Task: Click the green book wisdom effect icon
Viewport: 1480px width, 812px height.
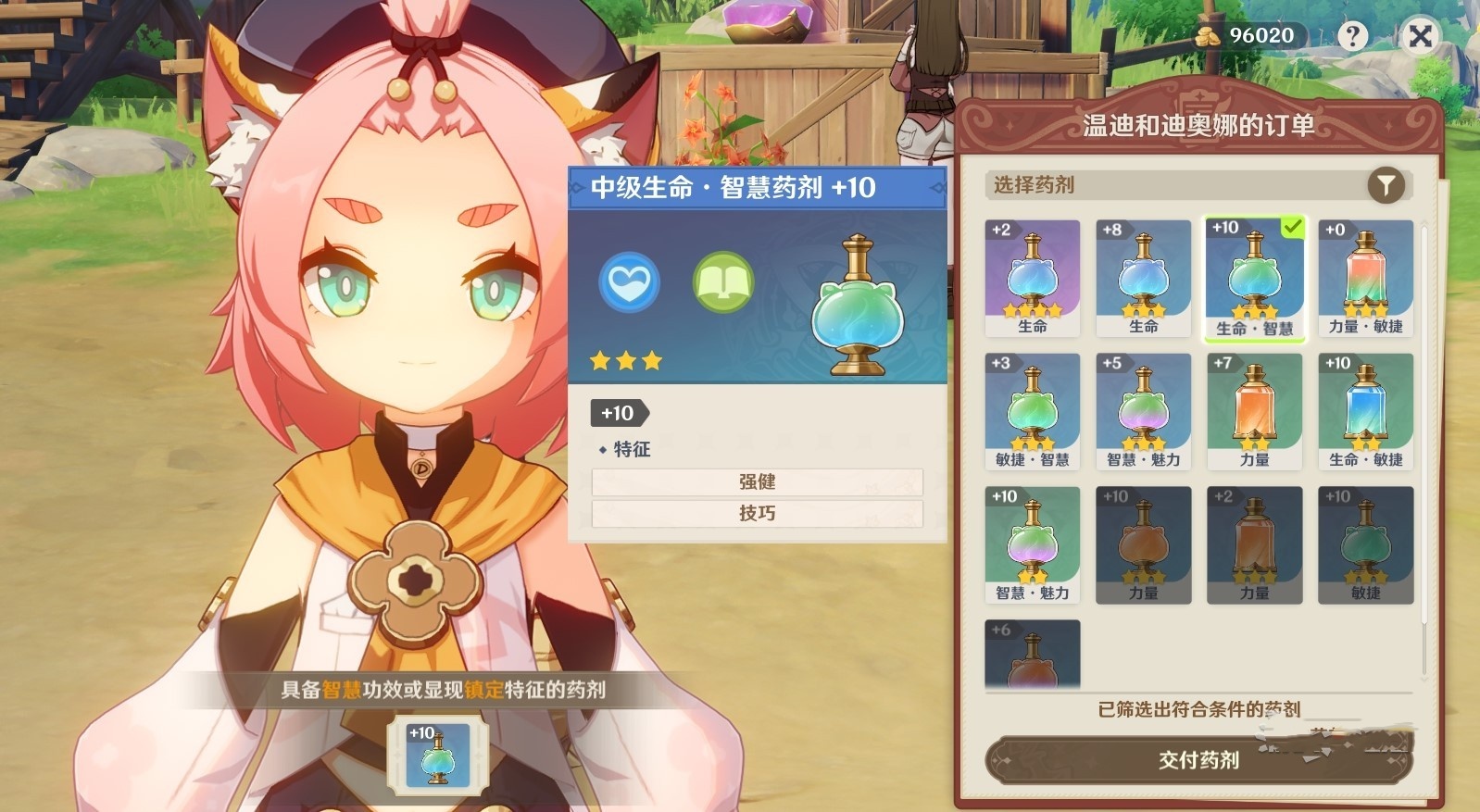Action: pos(722,281)
